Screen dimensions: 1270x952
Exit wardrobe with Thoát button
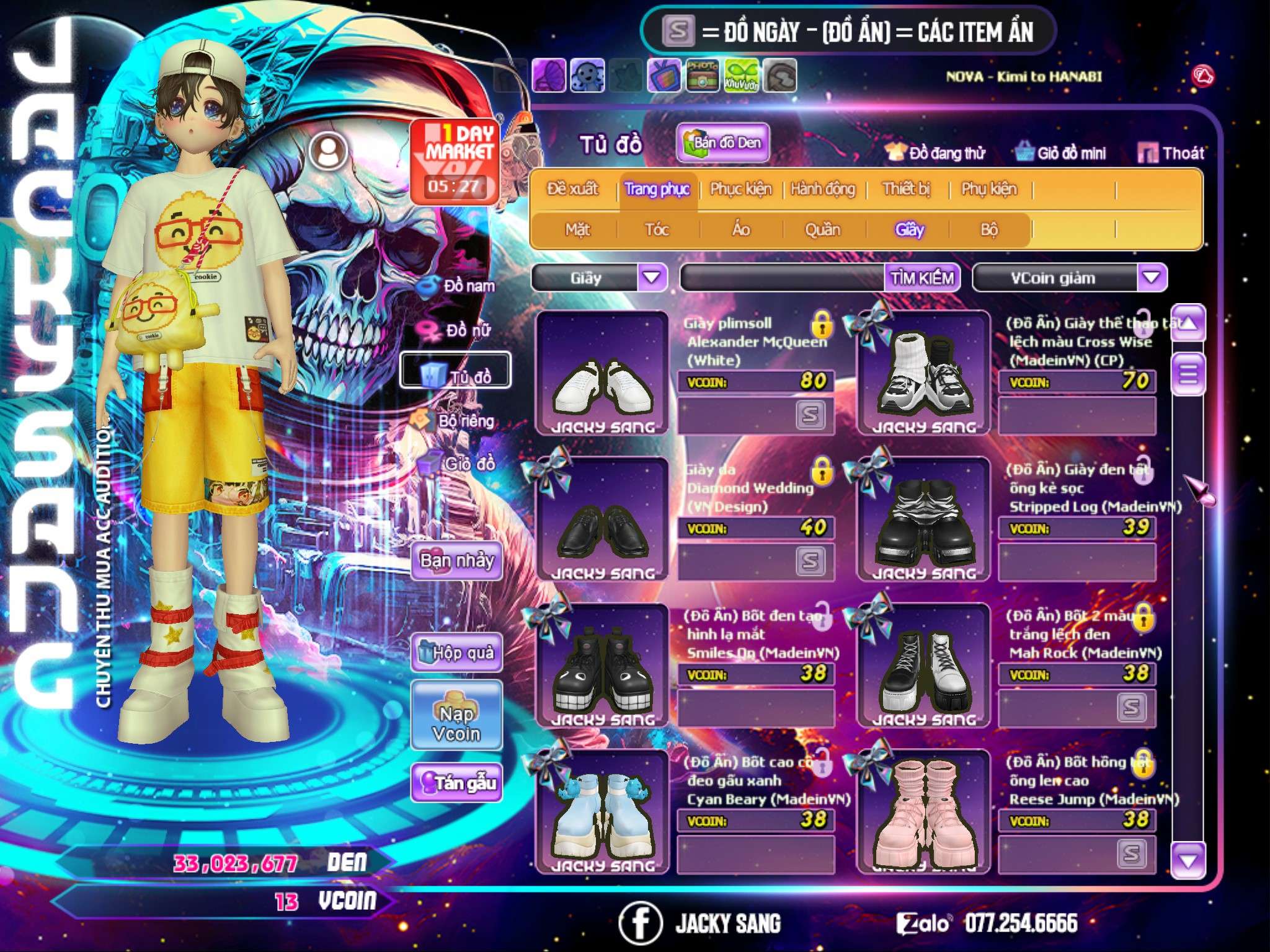(1171, 152)
